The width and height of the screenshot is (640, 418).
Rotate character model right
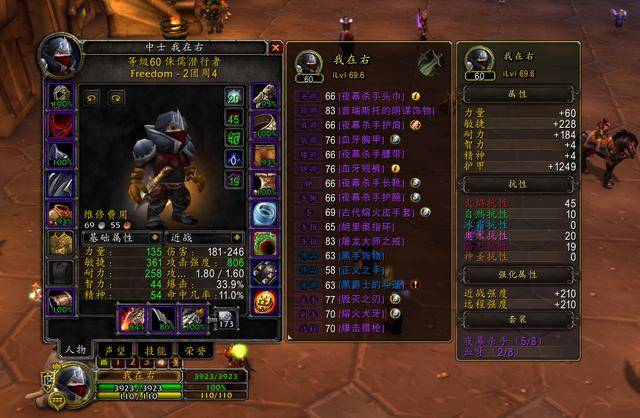(x=116, y=97)
